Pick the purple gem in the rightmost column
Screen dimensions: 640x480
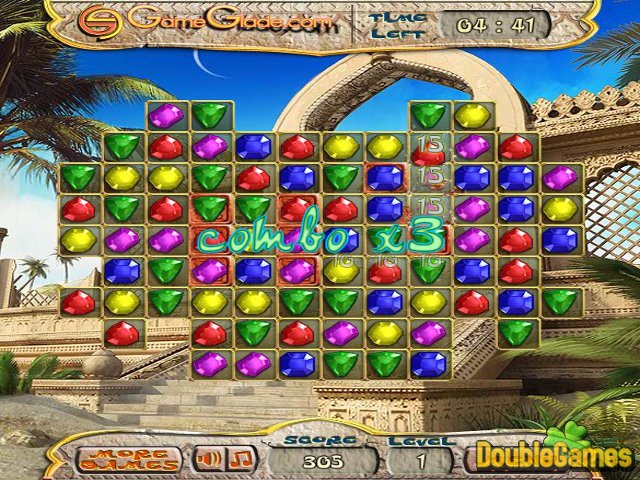560,178
